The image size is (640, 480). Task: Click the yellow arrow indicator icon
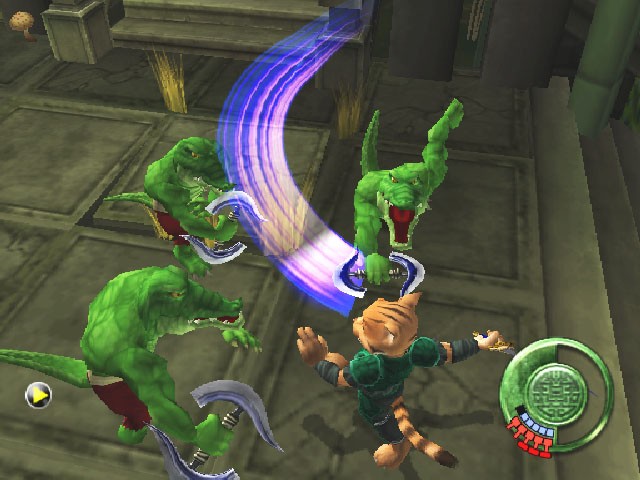pos(38,396)
